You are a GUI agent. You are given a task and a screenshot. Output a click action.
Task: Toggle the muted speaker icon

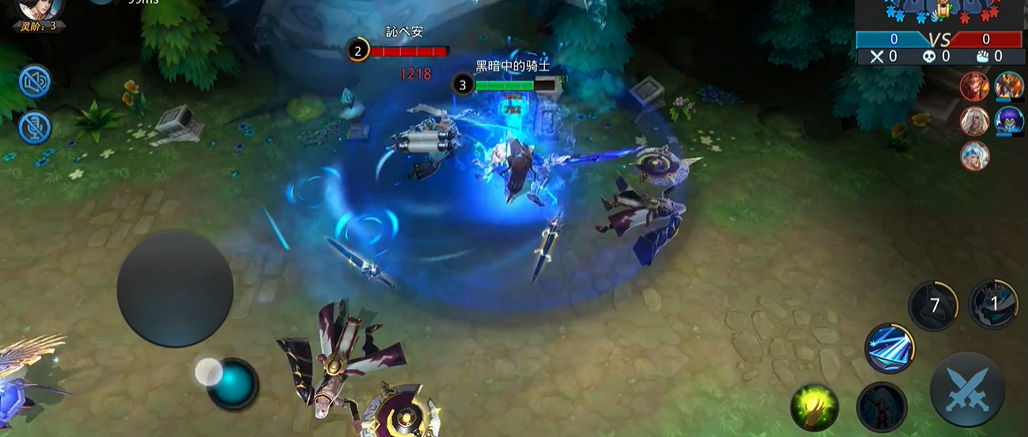pos(35,81)
